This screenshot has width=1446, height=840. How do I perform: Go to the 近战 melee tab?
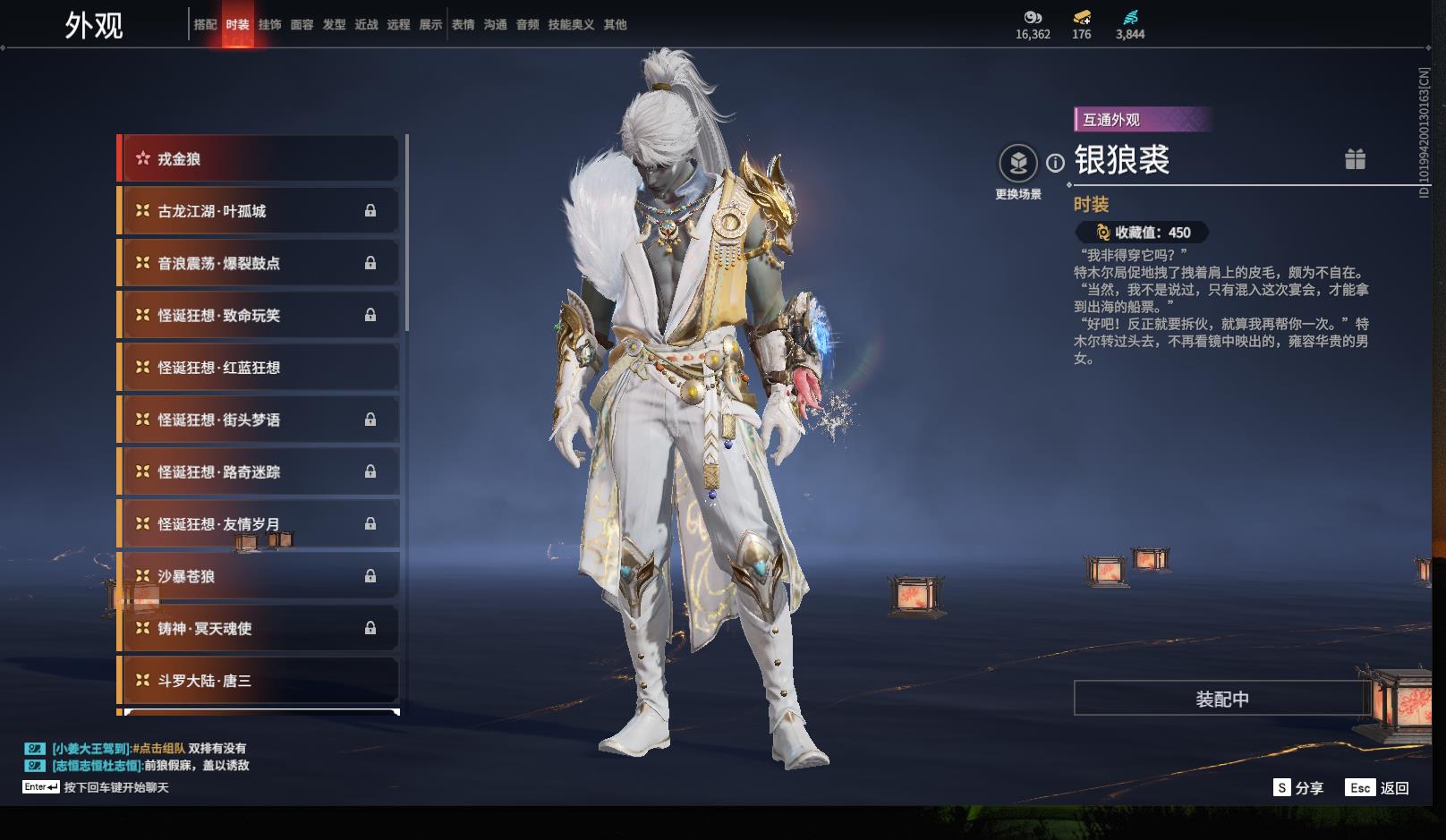pos(366,25)
